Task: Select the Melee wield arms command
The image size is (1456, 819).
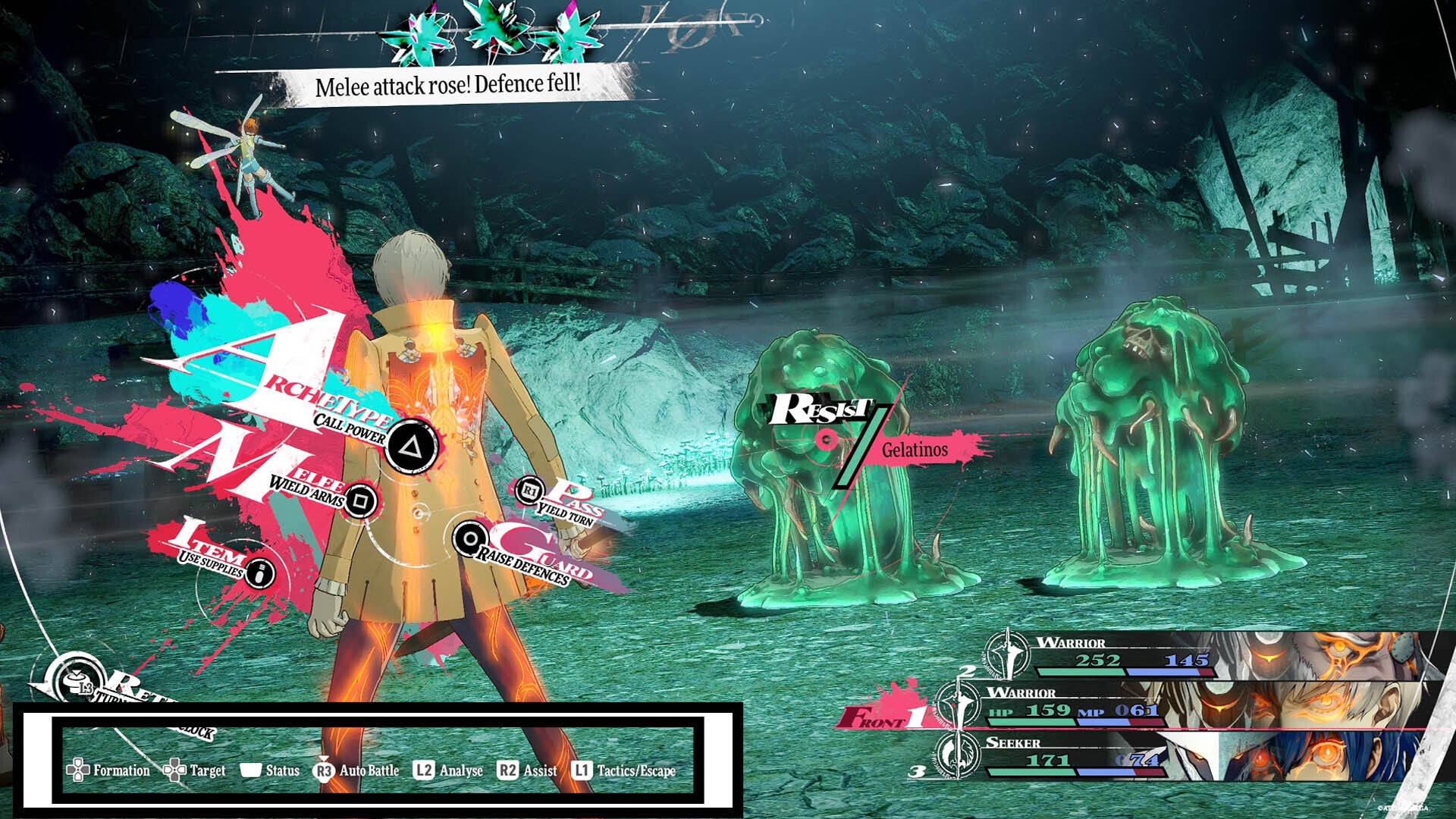Action: tap(361, 500)
